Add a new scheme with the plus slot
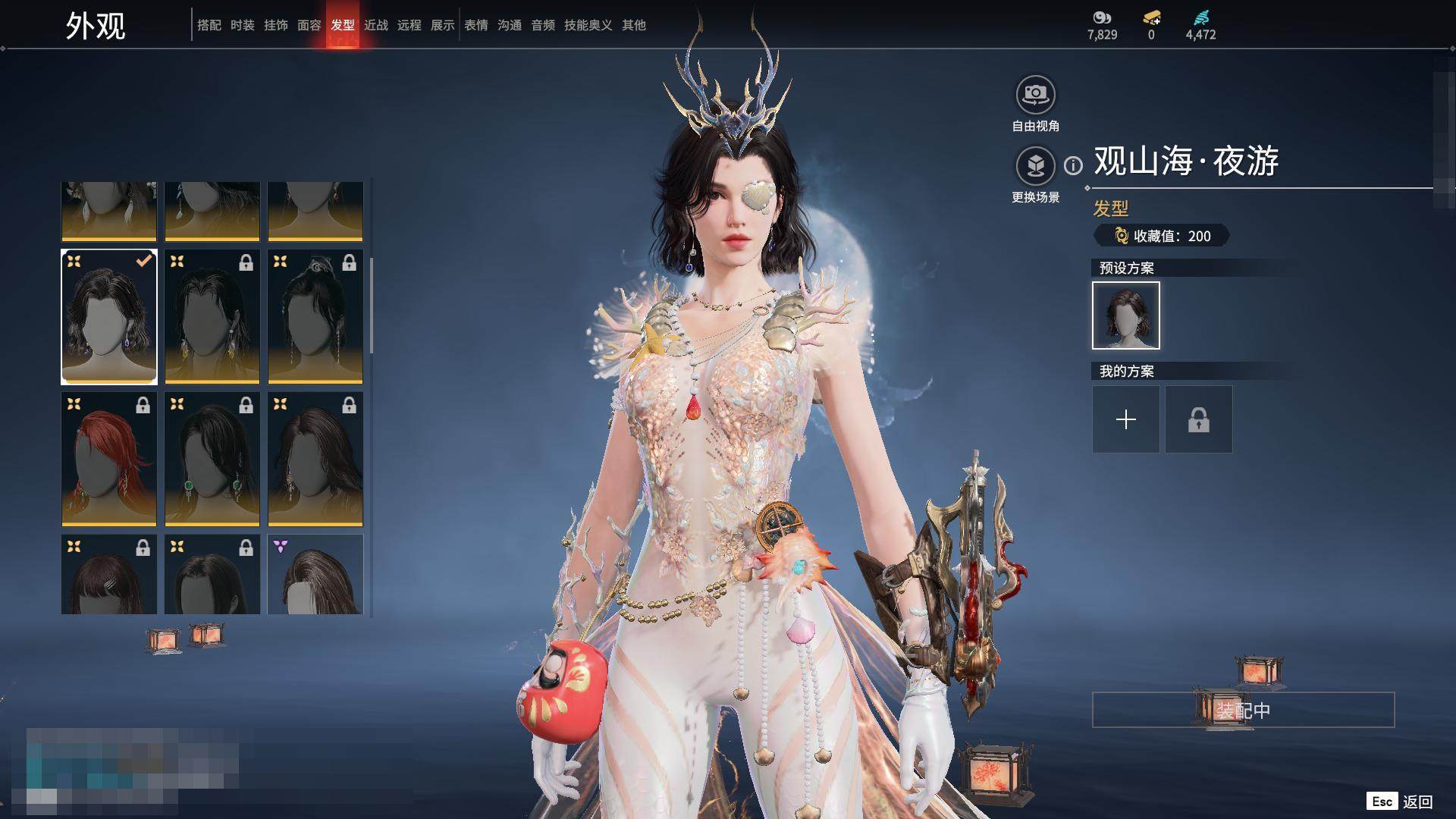The width and height of the screenshot is (1456, 819). (x=1125, y=419)
